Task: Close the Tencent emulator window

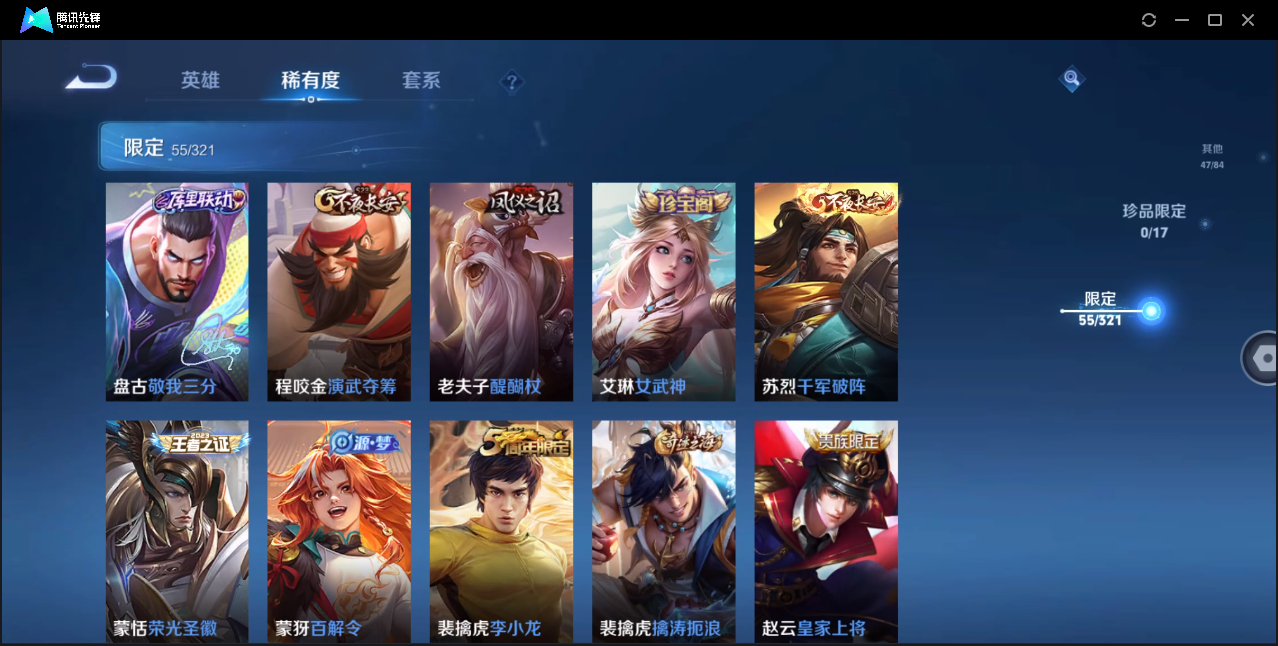Action: (x=1248, y=20)
